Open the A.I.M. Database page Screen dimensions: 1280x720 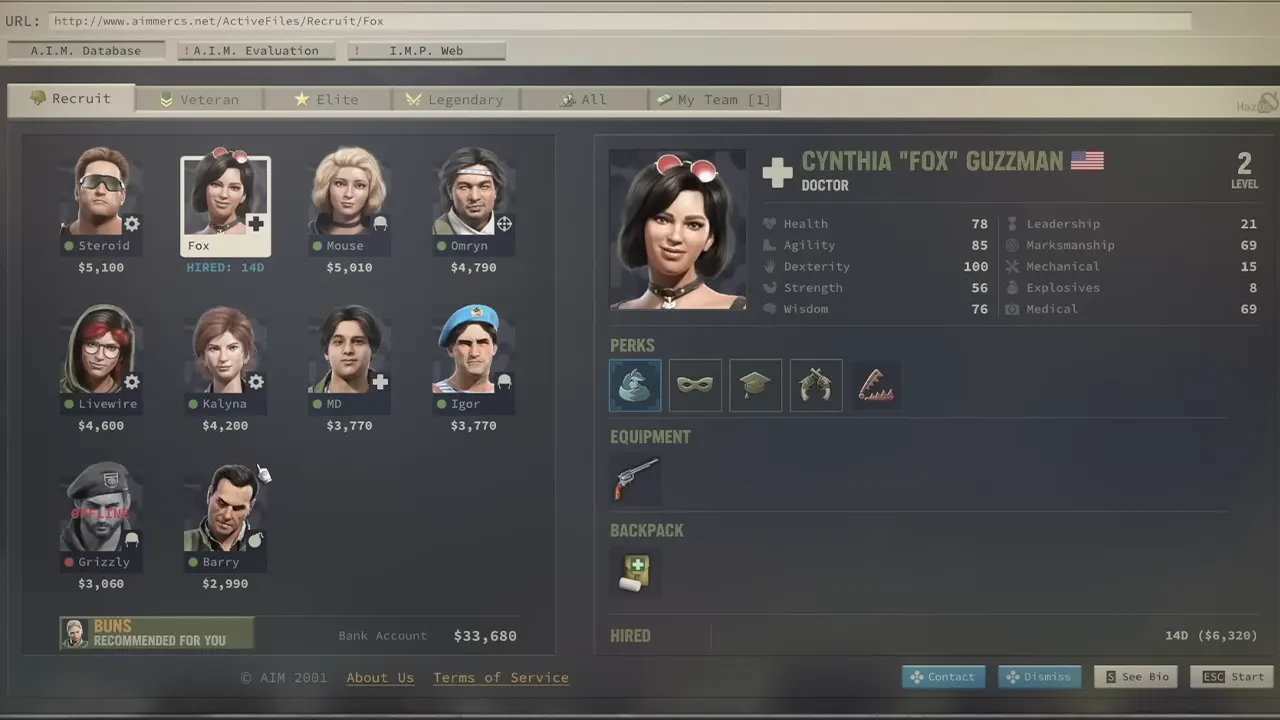tap(86, 51)
